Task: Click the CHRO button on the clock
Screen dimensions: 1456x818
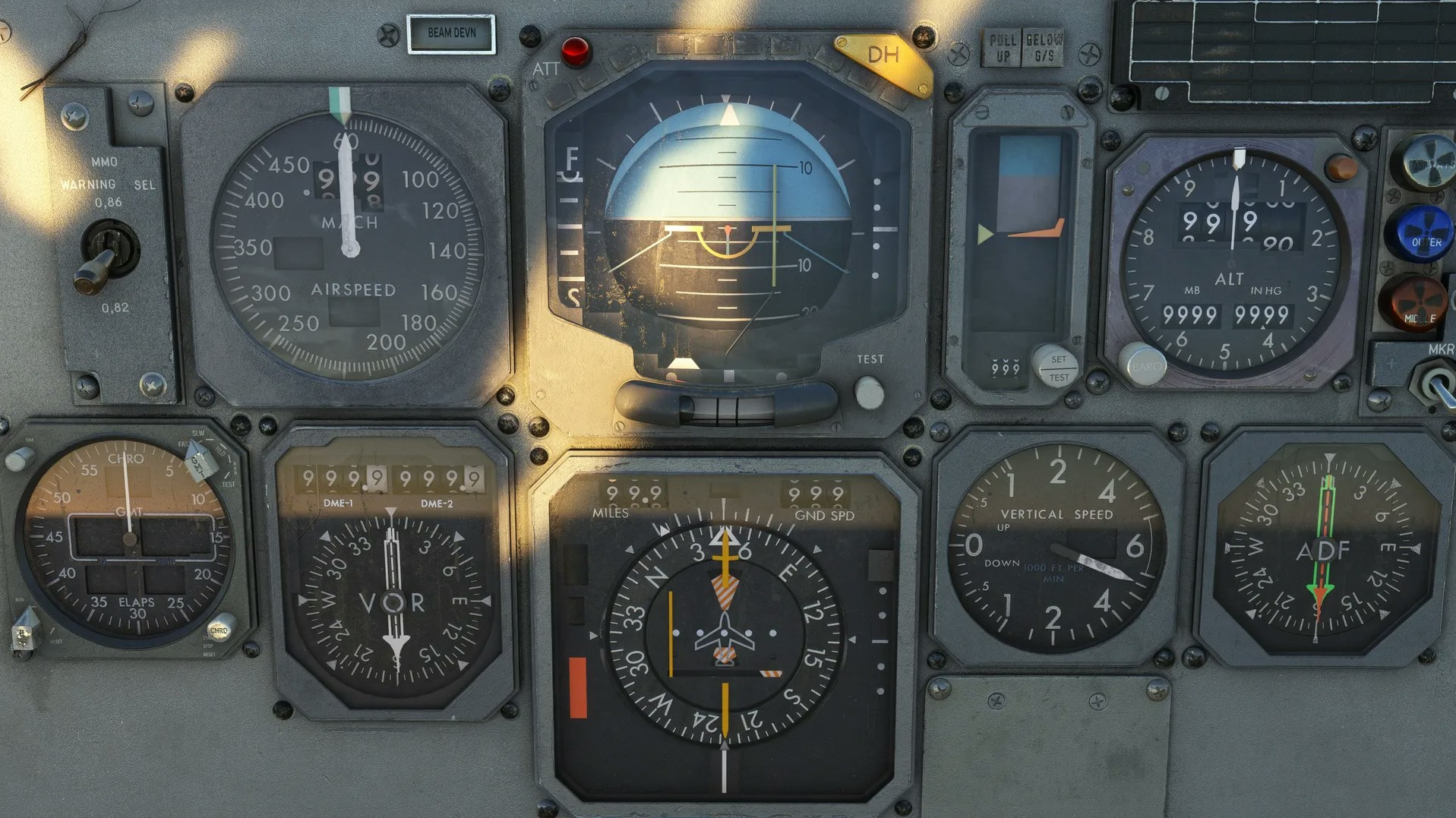Action: (x=220, y=628)
